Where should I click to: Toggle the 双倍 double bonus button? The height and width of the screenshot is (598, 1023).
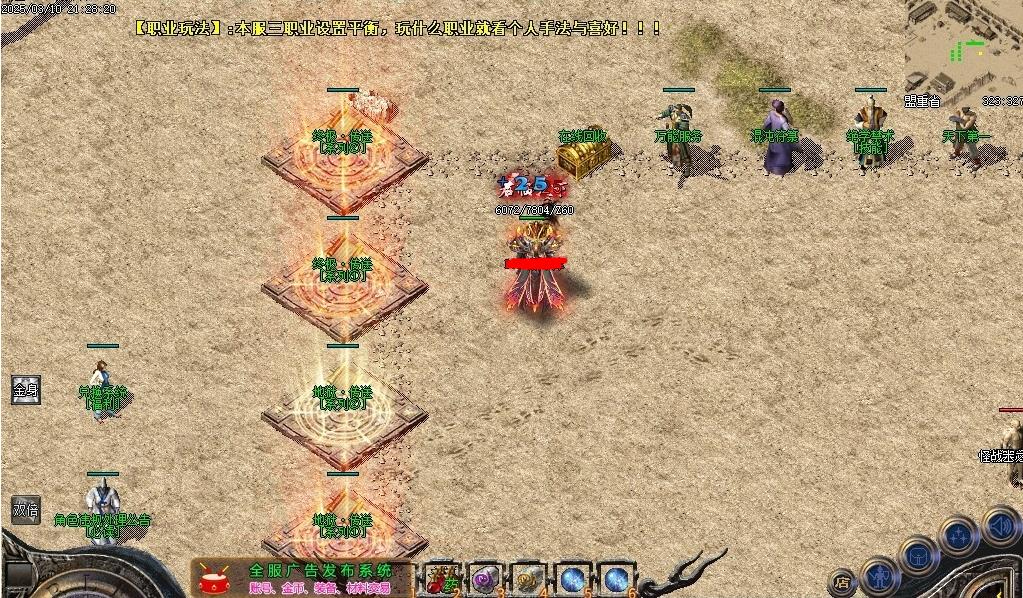click(26, 510)
